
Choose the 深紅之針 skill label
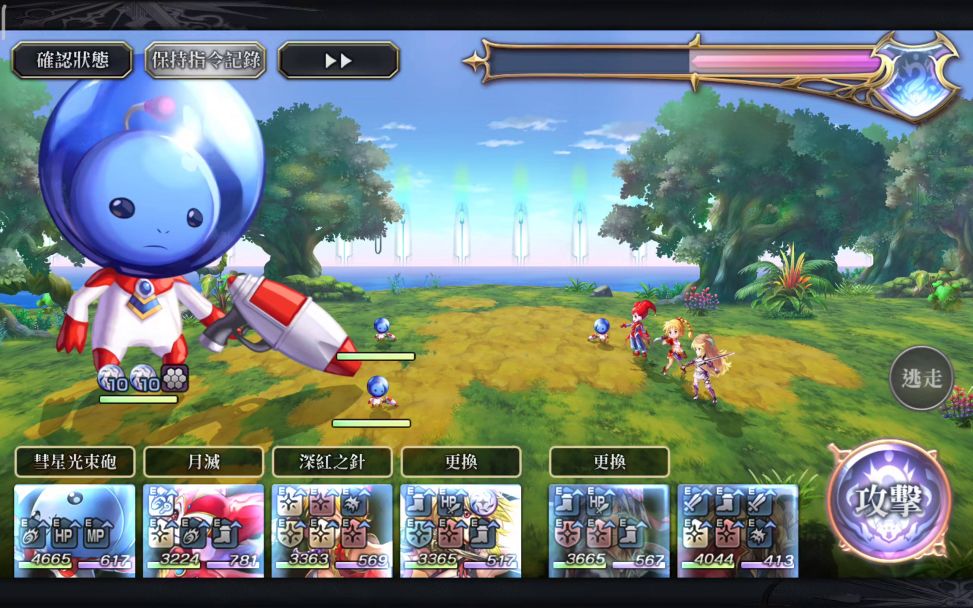coord(332,462)
